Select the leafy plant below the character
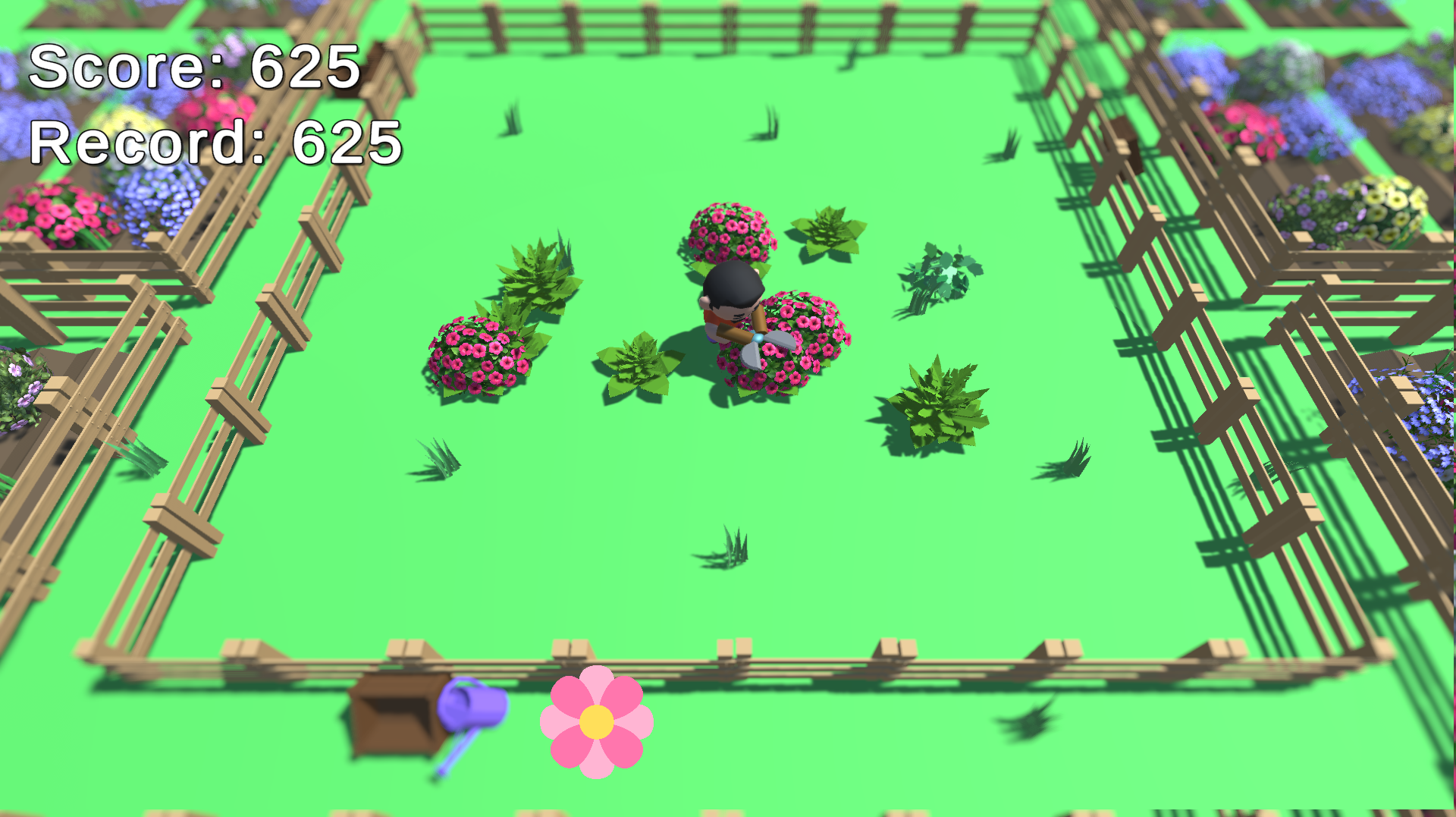The image size is (1456, 817). click(x=637, y=364)
